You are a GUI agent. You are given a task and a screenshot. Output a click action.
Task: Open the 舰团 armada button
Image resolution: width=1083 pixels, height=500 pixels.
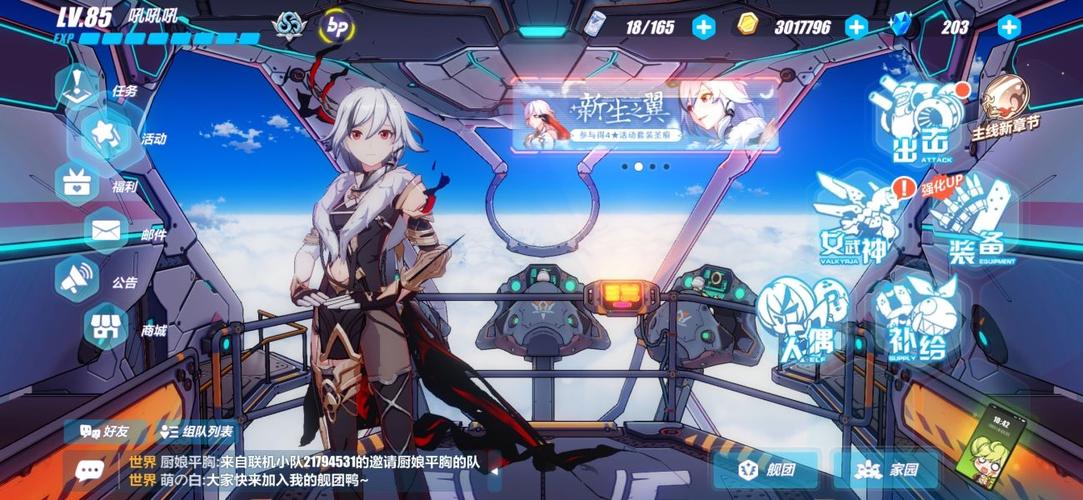click(x=767, y=469)
